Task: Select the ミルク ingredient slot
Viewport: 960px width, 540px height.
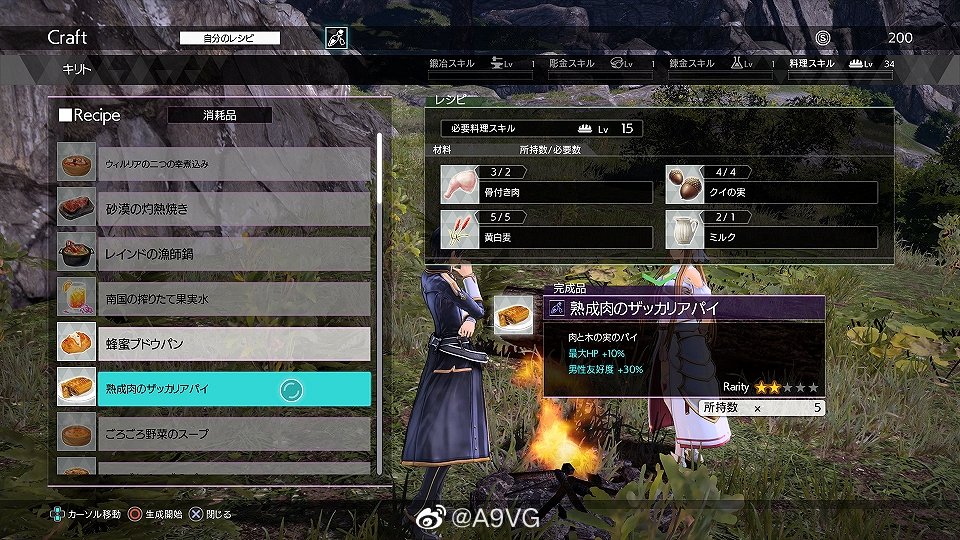Action: (772, 231)
